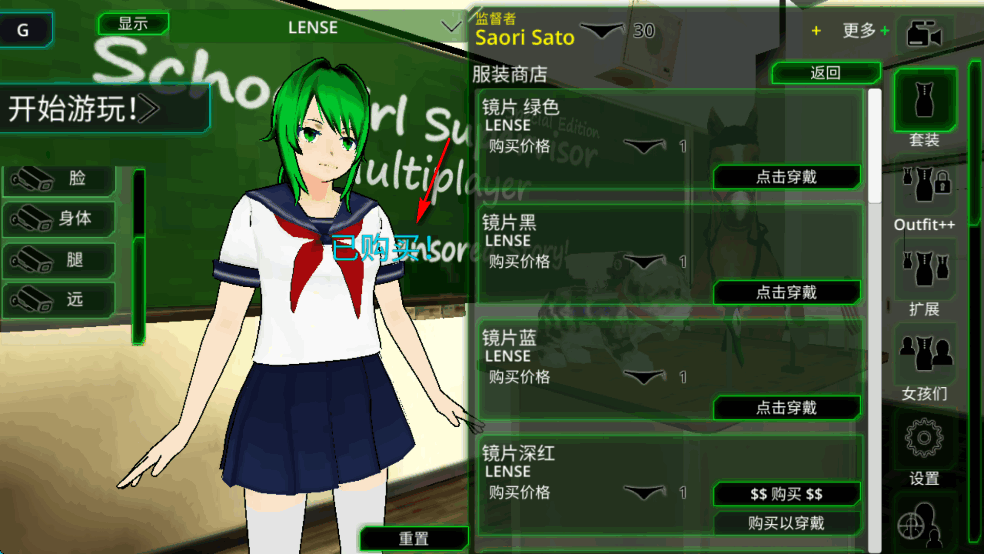Start playing with 开始游玩 button
The image size is (984, 554).
click(x=104, y=108)
